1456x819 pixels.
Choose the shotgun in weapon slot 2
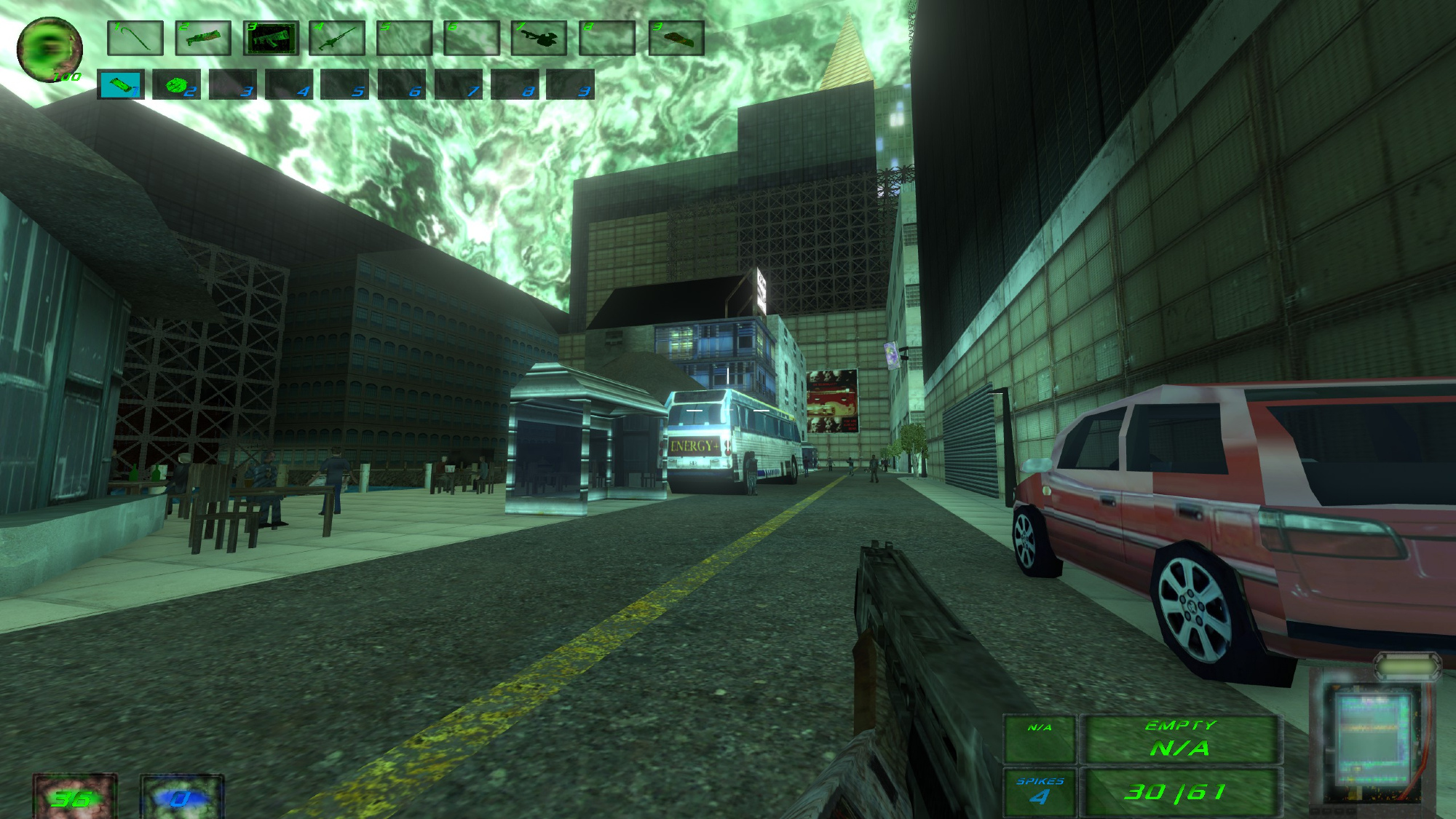tap(203, 38)
